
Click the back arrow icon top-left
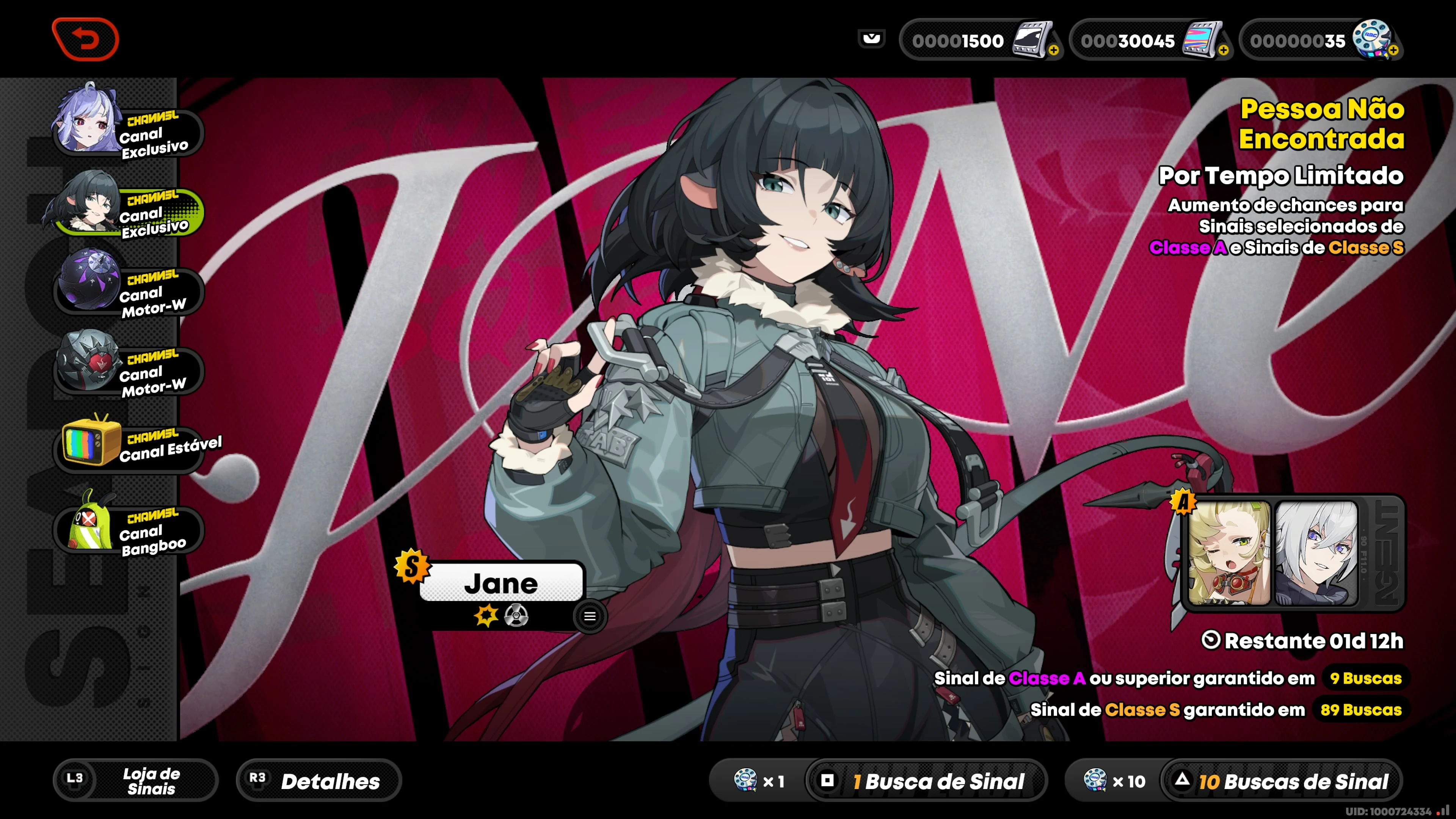click(86, 38)
